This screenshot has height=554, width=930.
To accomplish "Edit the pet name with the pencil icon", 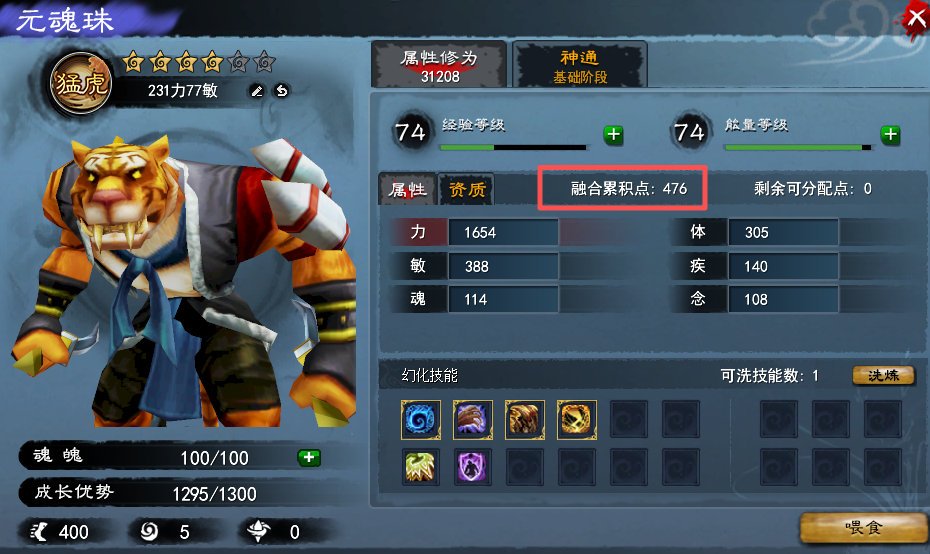I will pyautogui.click(x=257, y=91).
